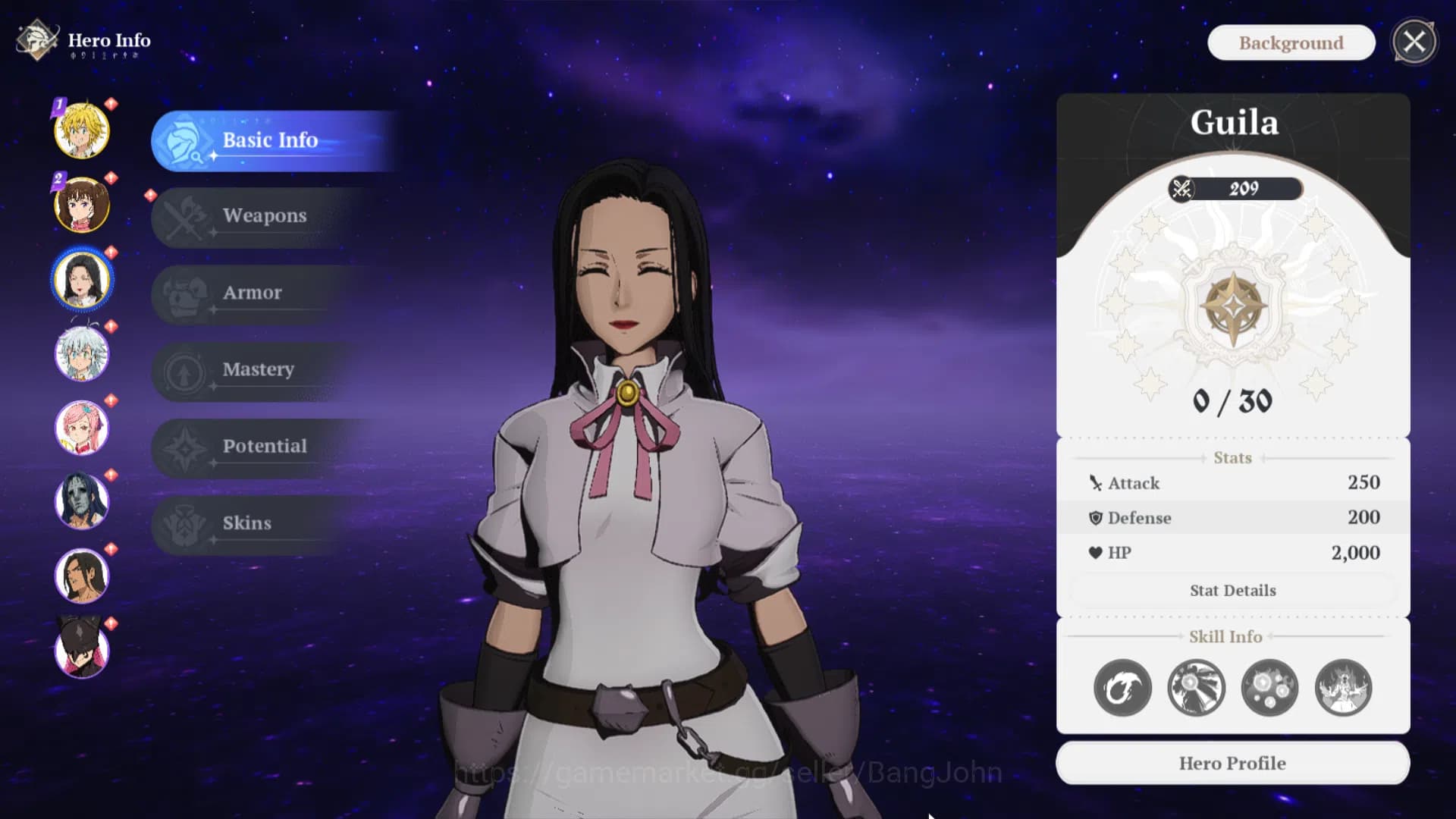The height and width of the screenshot is (819, 1456).
Task: View the Hero Profile
Action: coord(1232,764)
